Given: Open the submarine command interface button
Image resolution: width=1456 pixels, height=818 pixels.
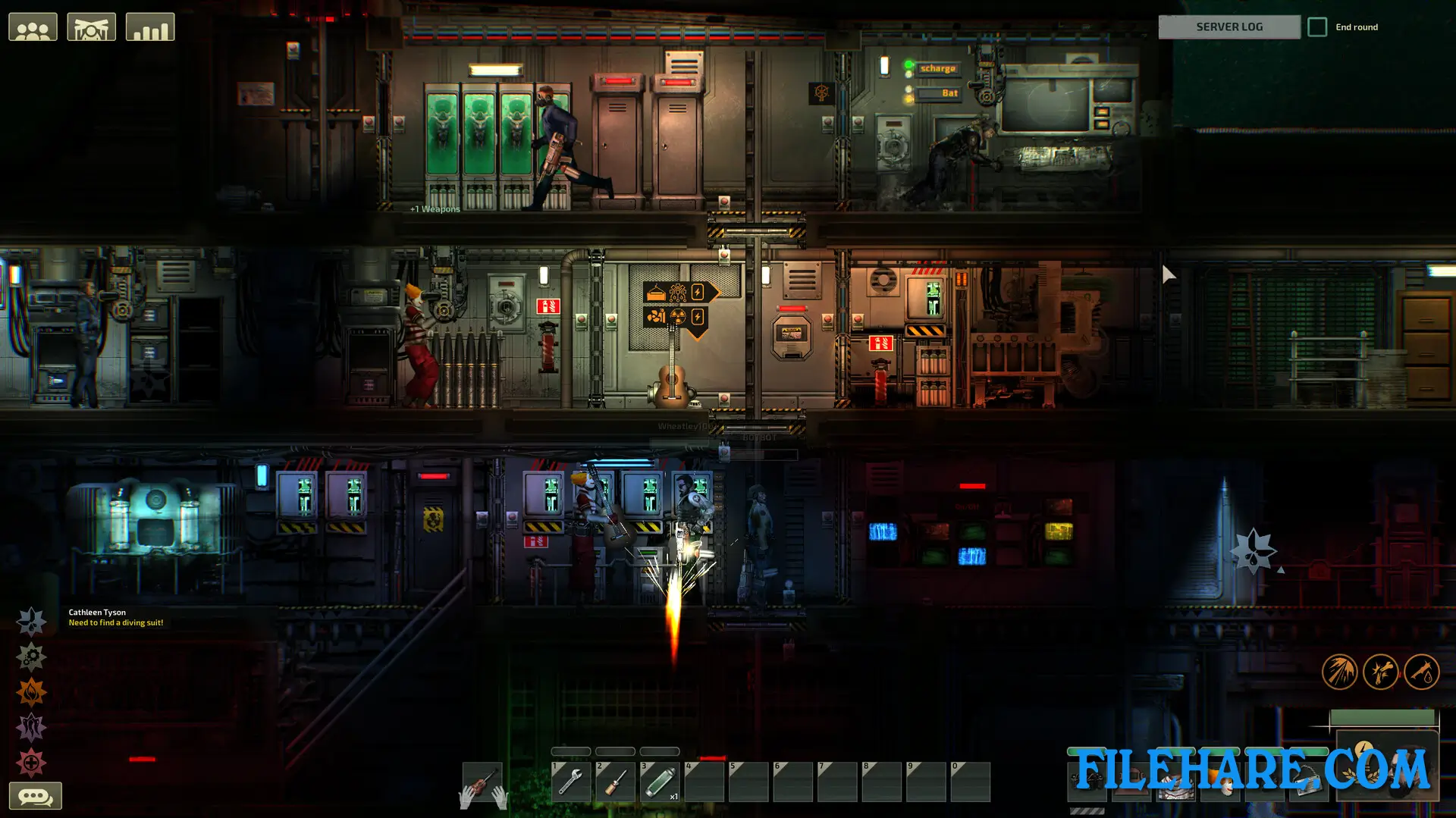Looking at the screenshot, I should click(x=91, y=27).
